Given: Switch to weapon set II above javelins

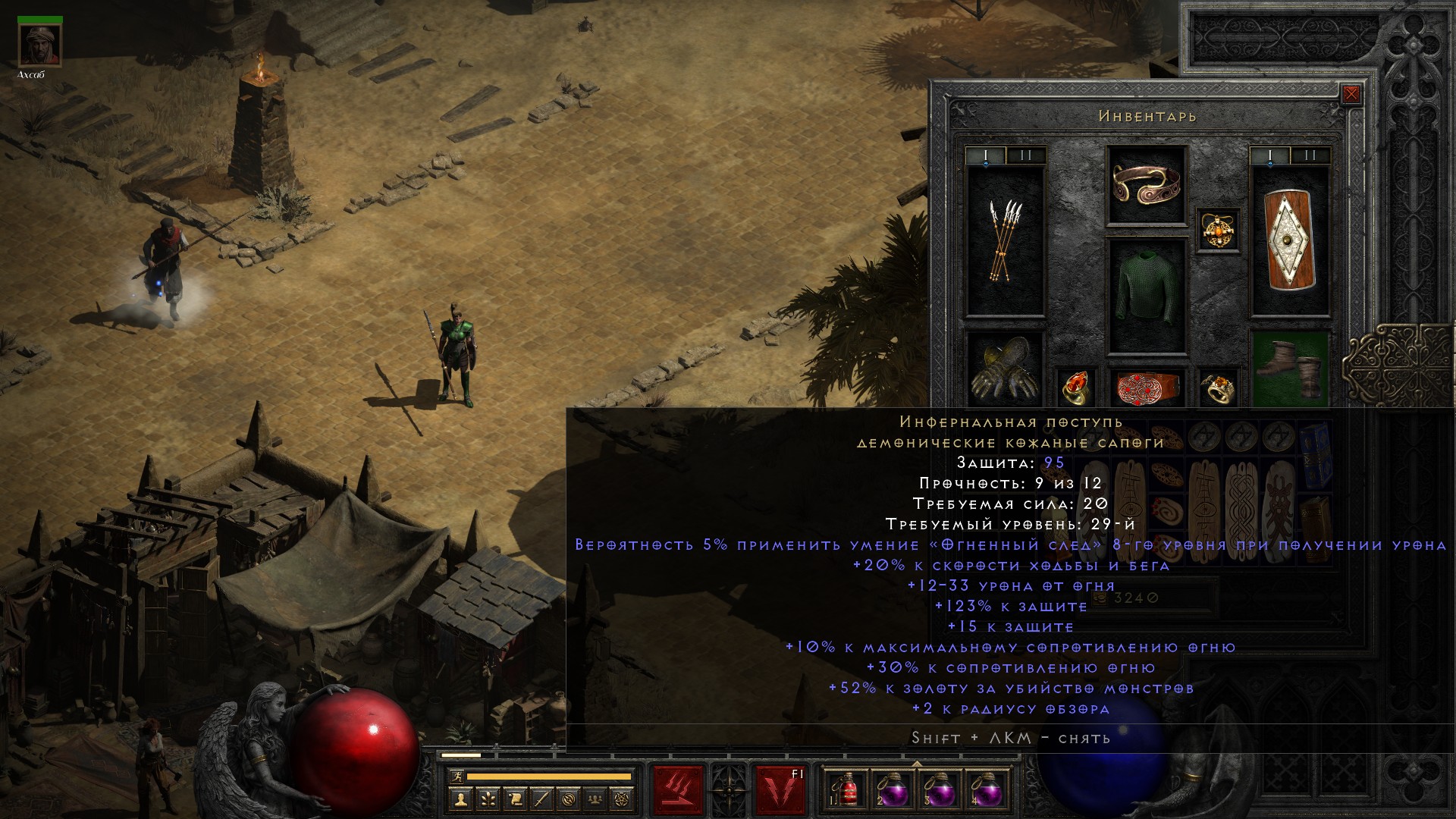Looking at the screenshot, I should point(1026,156).
